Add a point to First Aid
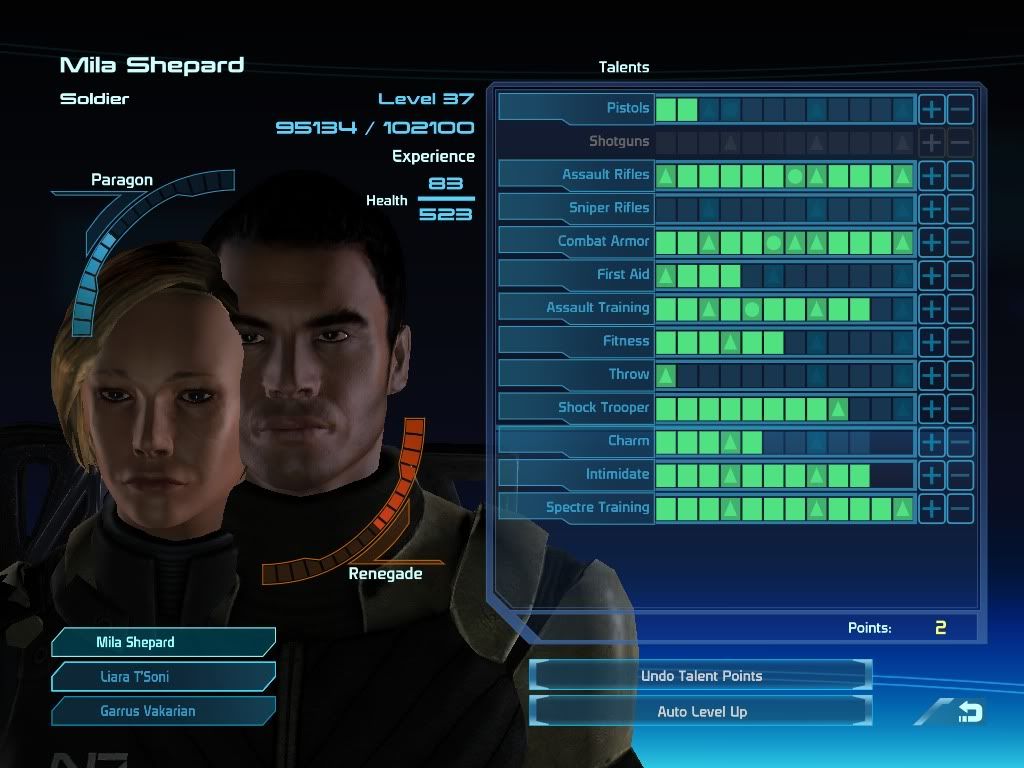 click(x=931, y=275)
